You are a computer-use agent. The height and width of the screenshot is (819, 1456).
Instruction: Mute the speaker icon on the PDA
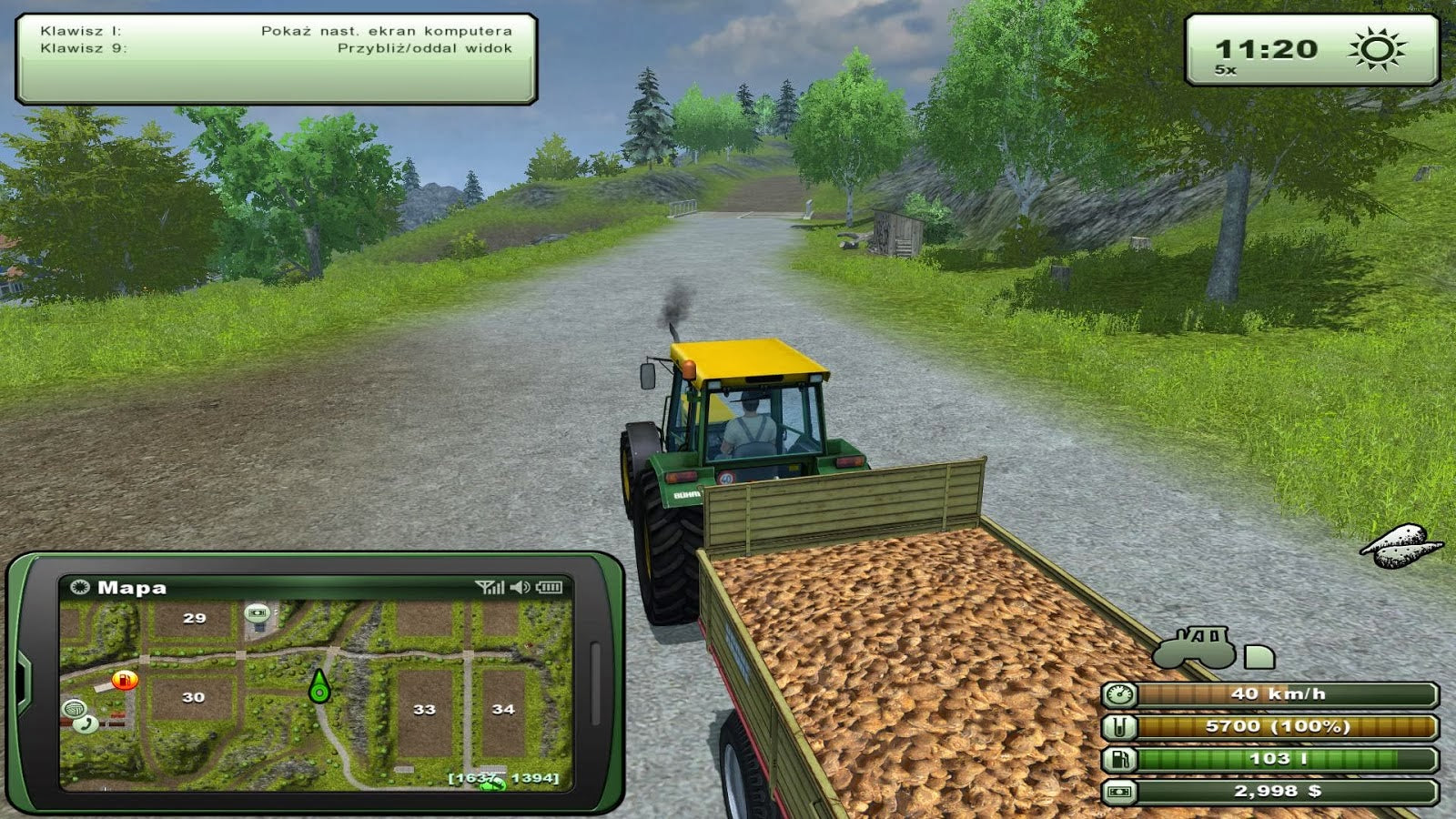click(518, 587)
